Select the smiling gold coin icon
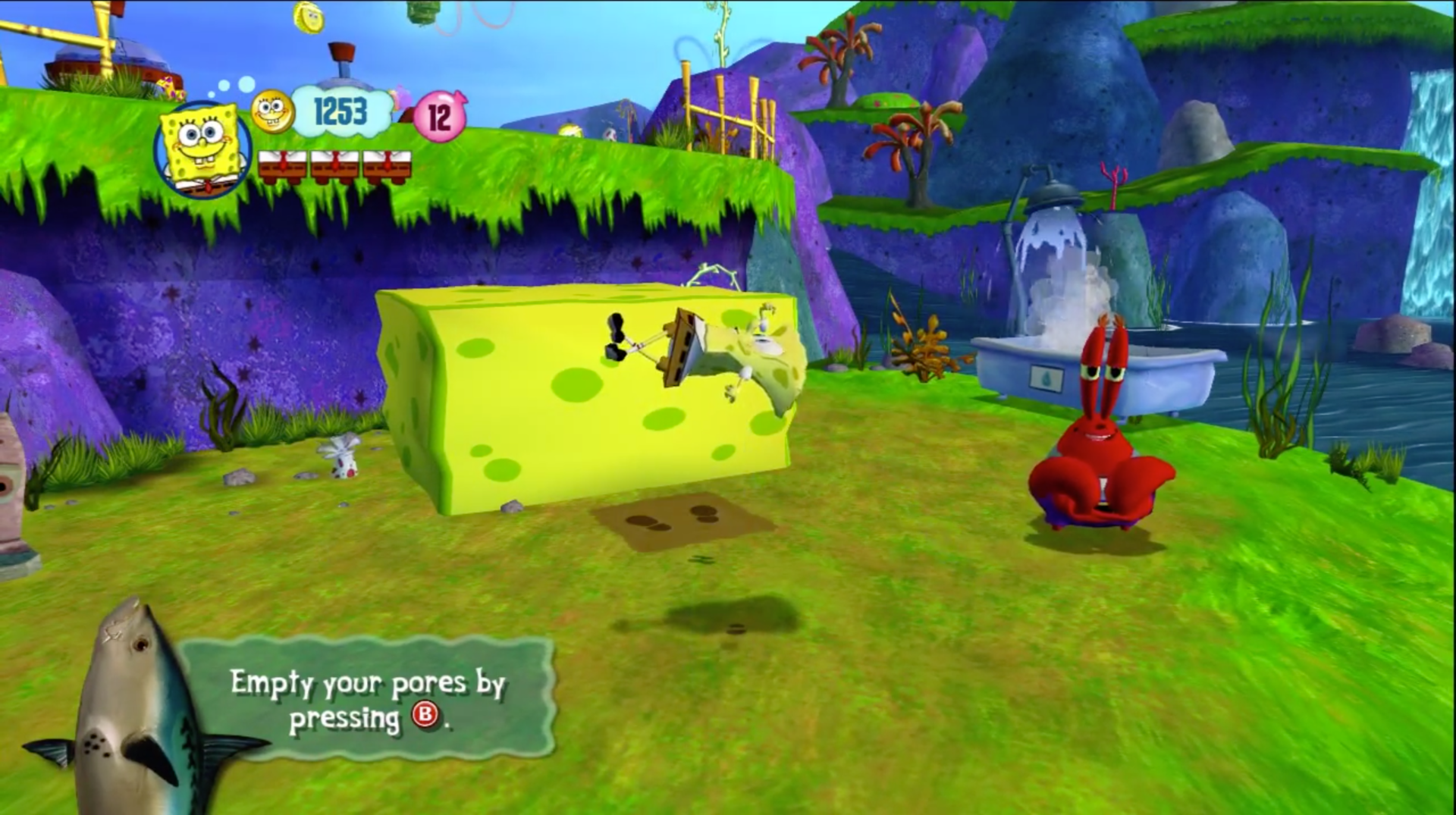 272,112
